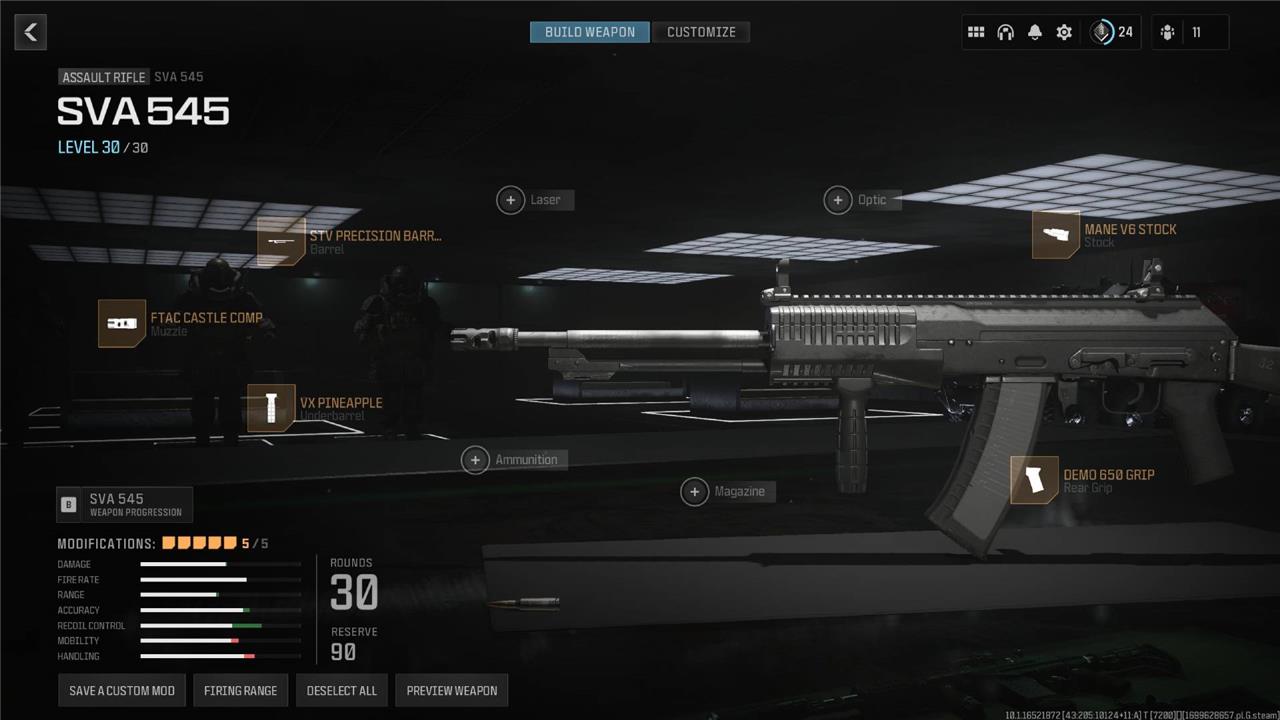Go back with the top-left arrow

click(x=31, y=32)
